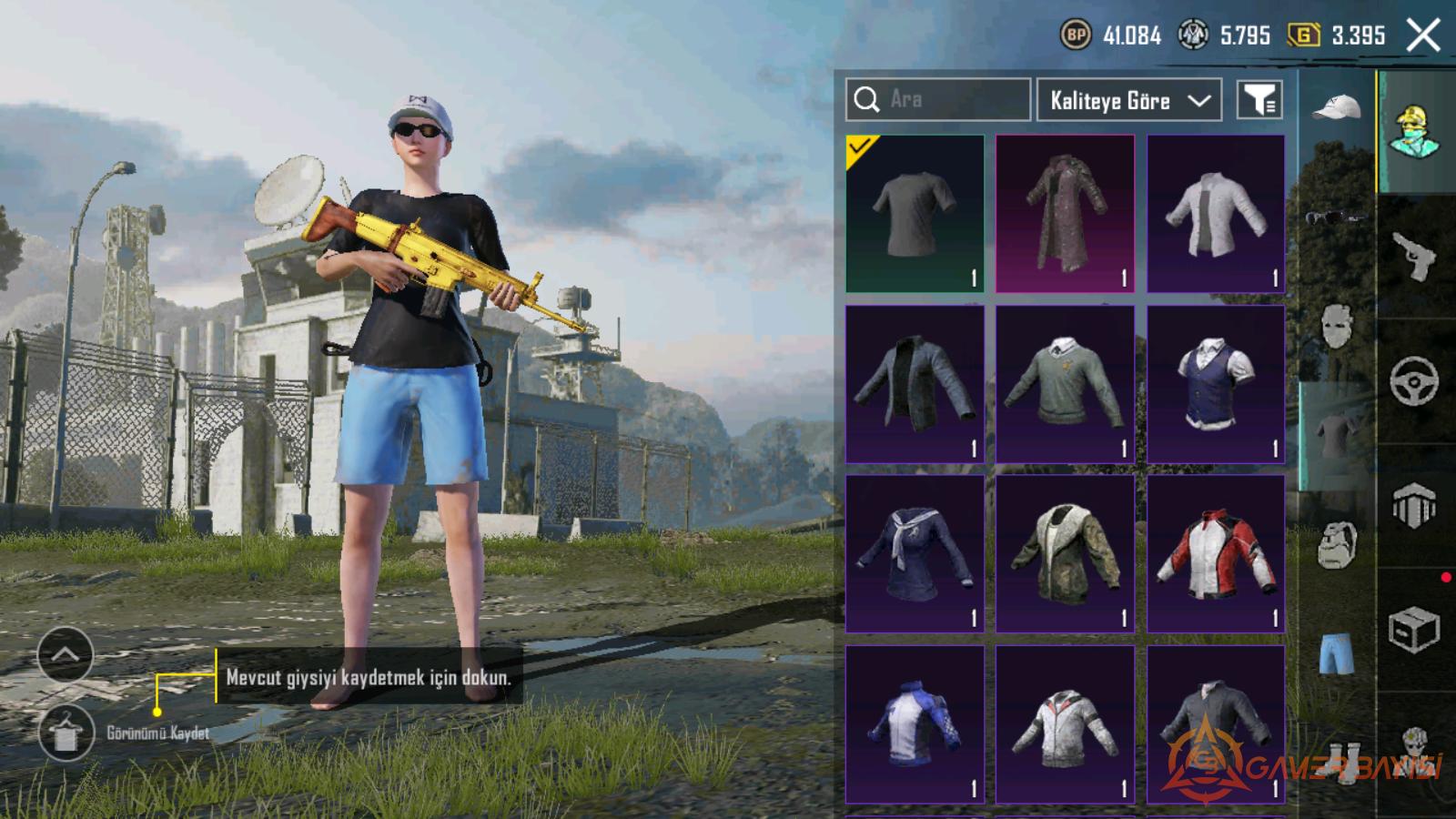Viewport: 1456px width, 819px height.
Task: Select the navy sailor school top
Action: point(915,553)
